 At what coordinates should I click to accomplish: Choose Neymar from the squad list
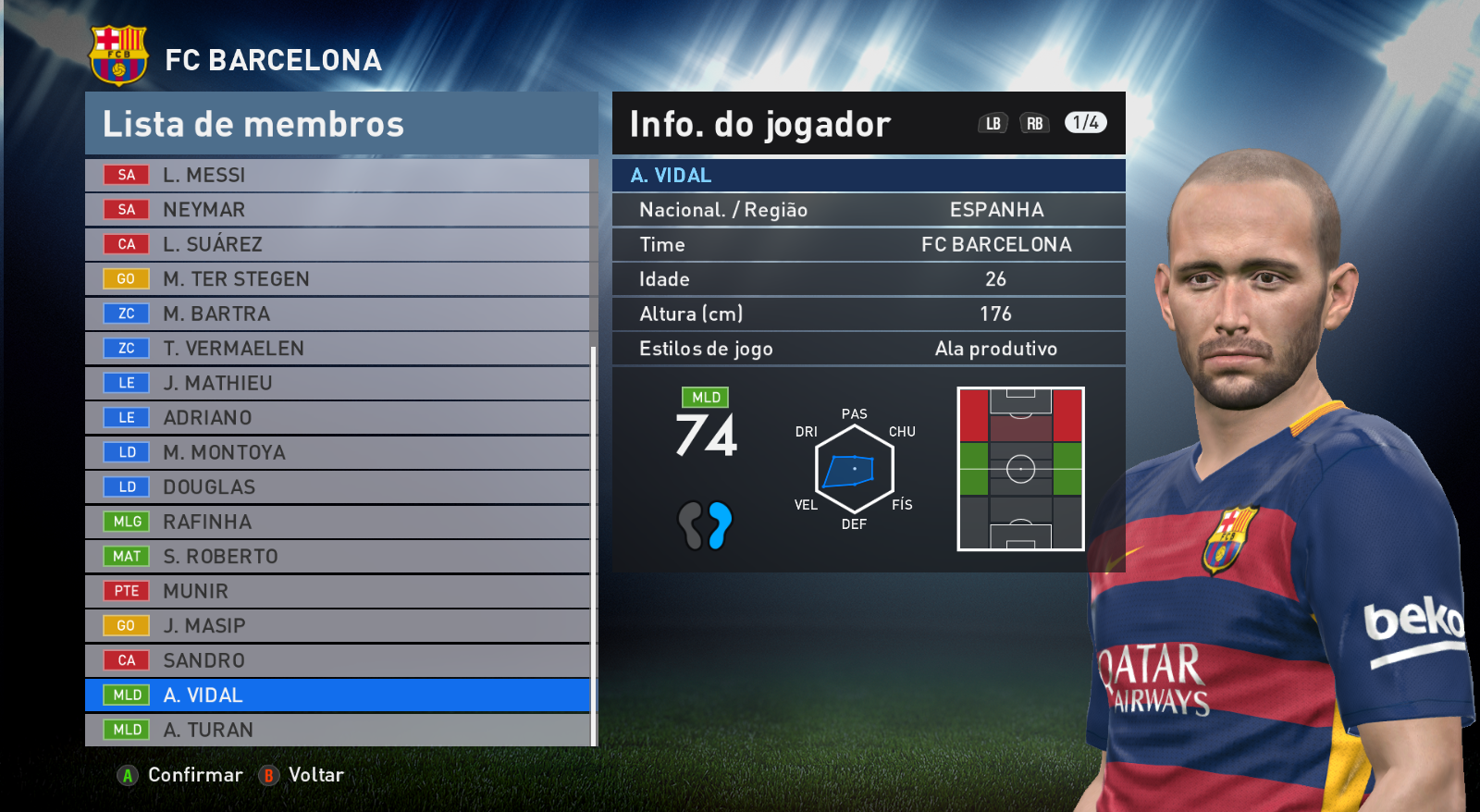337,210
